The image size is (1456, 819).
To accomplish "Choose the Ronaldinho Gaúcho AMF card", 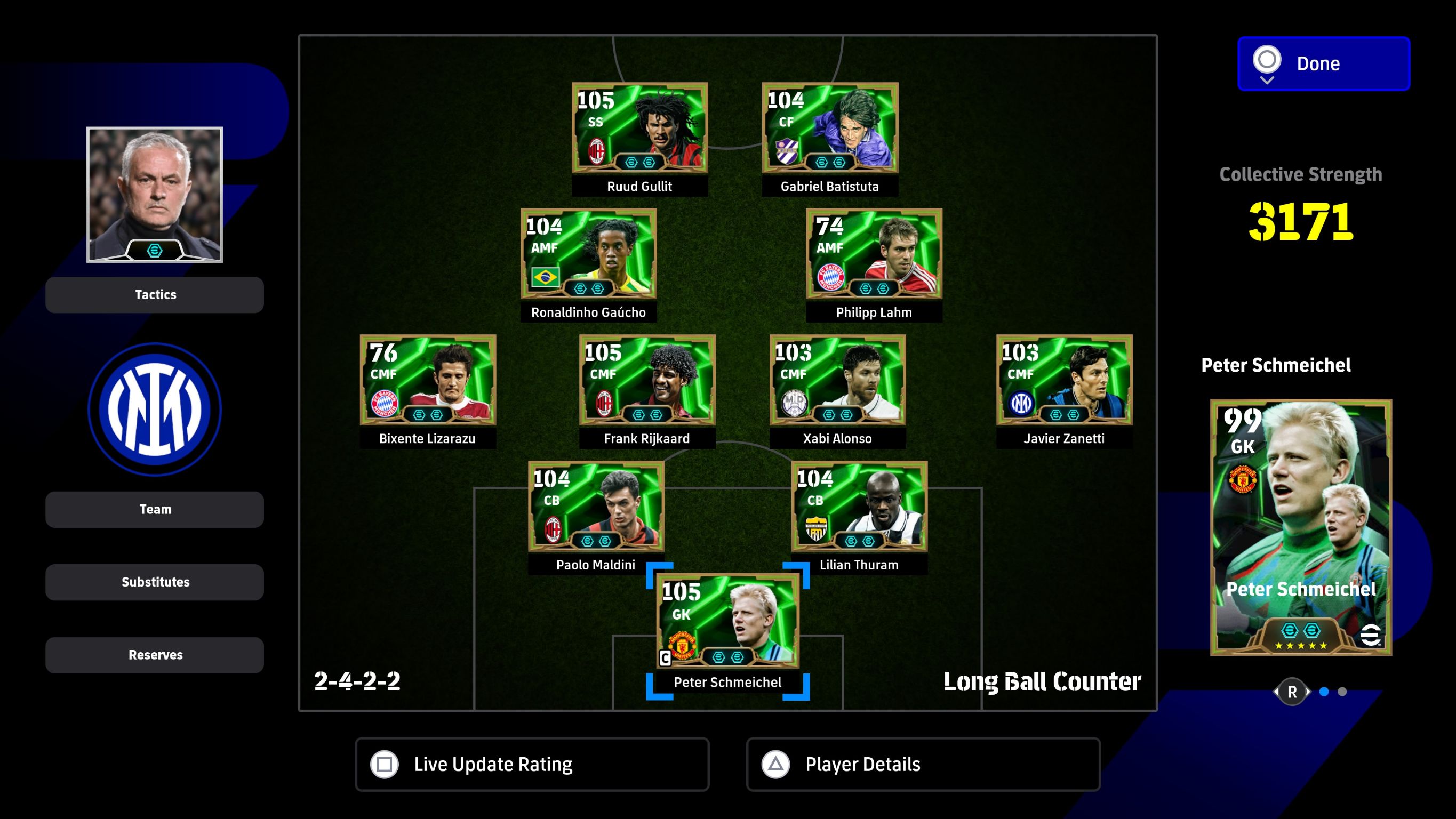I will [x=588, y=254].
